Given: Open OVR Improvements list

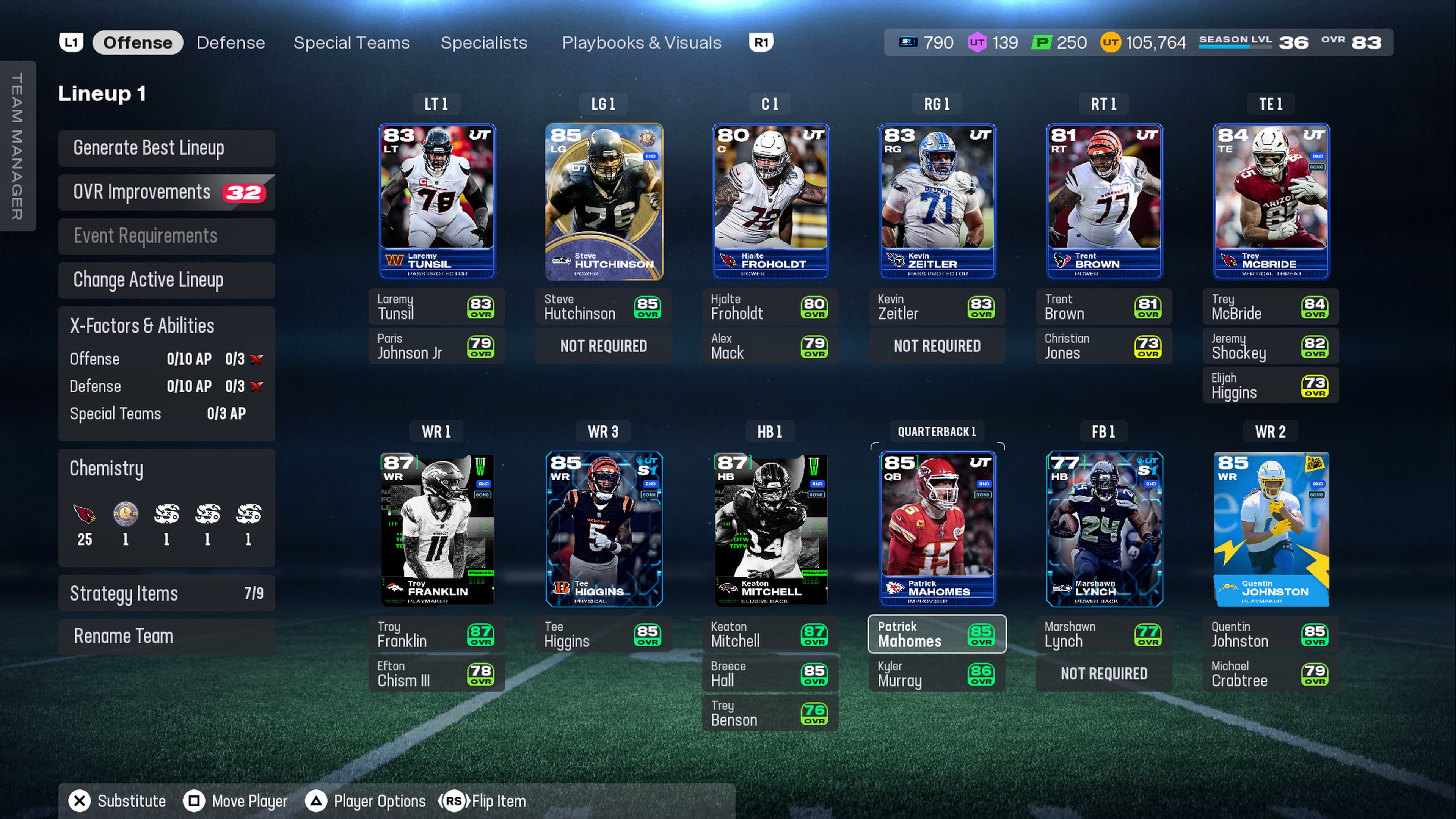Looking at the screenshot, I should pyautogui.click(x=166, y=192).
